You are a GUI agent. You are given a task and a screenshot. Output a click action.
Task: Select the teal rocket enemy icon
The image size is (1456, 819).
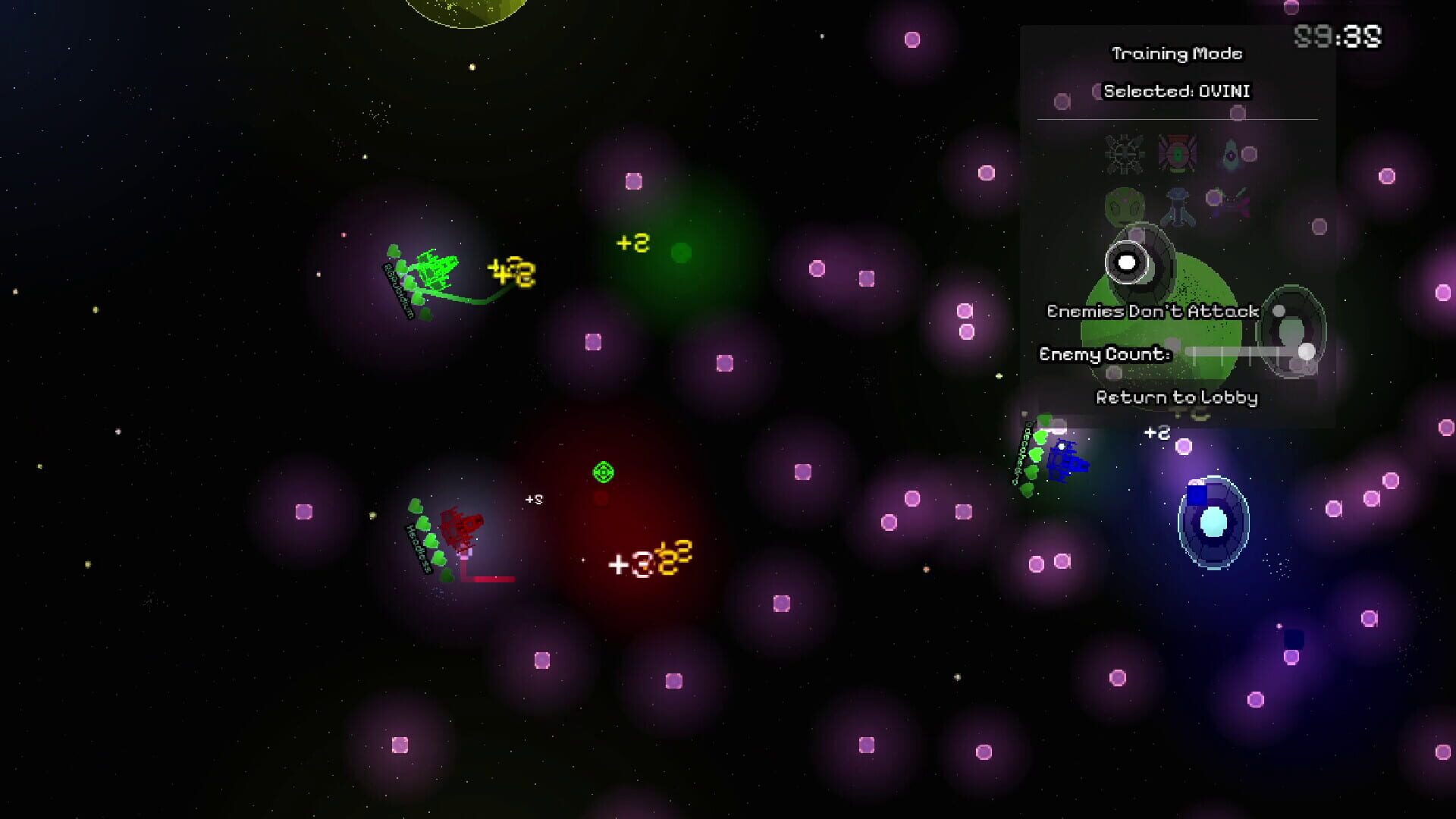coord(1230,153)
